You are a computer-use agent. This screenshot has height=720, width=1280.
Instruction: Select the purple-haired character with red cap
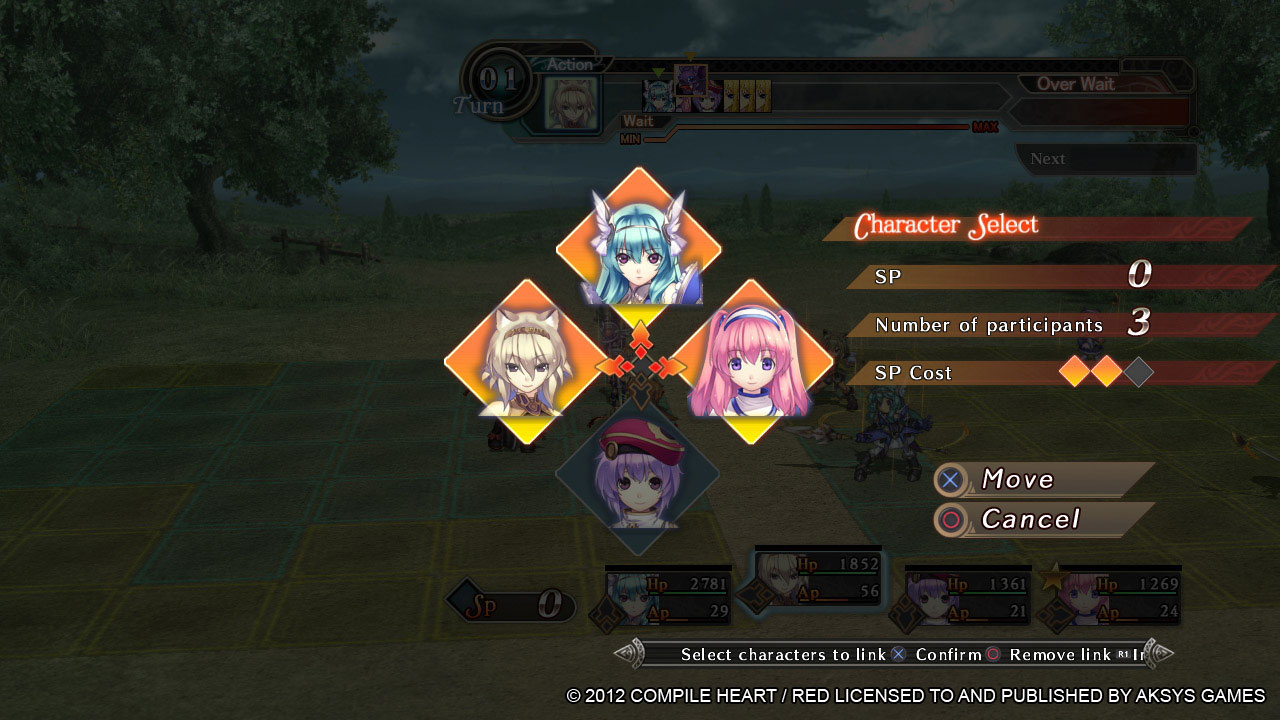click(x=638, y=476)
